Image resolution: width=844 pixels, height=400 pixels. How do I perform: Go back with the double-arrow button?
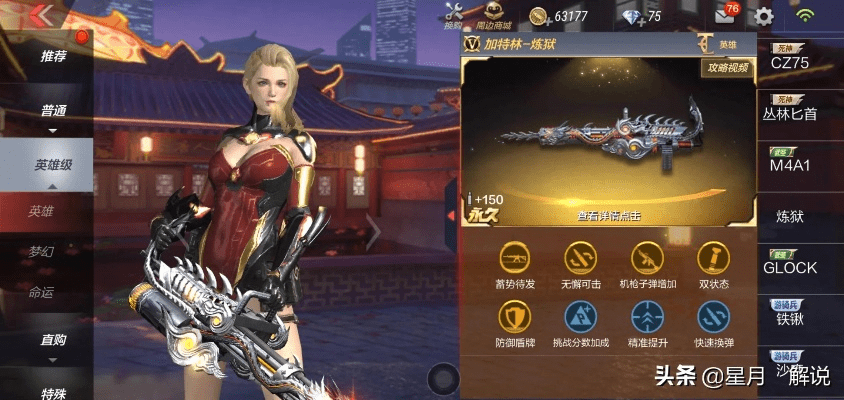[42, 15]
